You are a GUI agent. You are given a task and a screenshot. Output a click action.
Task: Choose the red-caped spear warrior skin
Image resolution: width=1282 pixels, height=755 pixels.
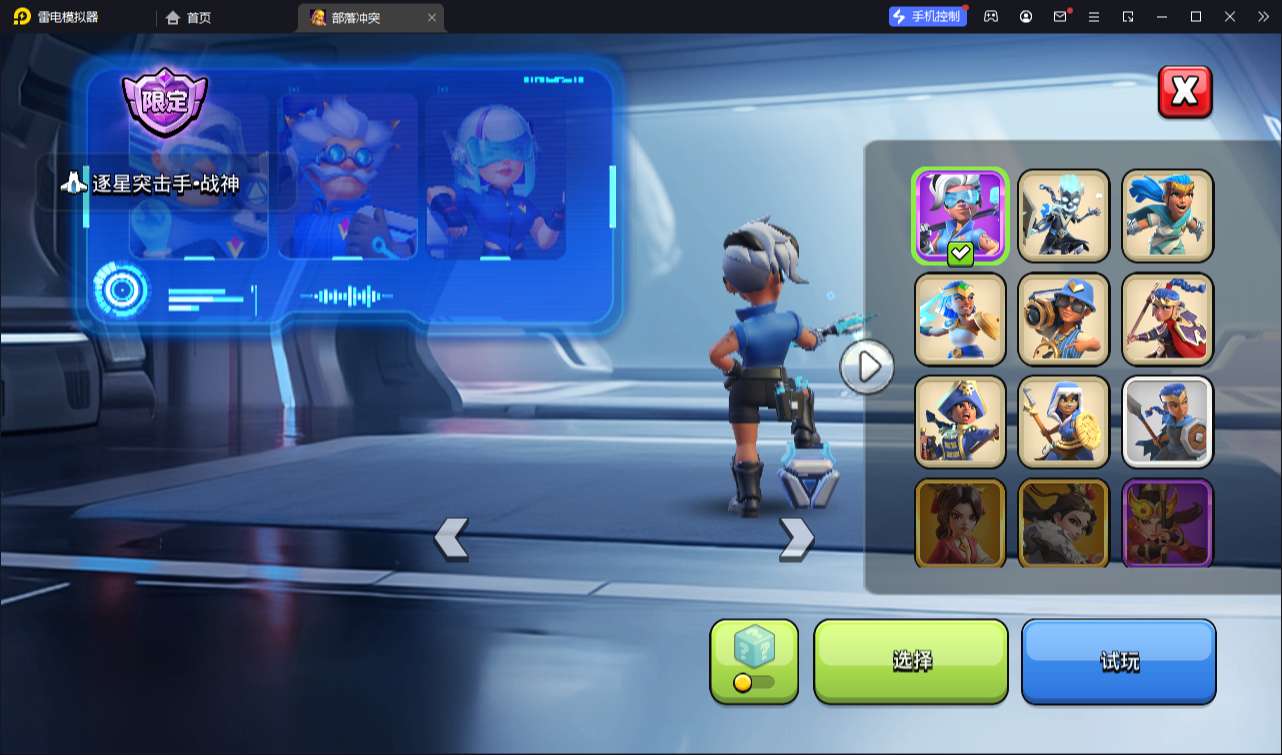(1167, 318)
